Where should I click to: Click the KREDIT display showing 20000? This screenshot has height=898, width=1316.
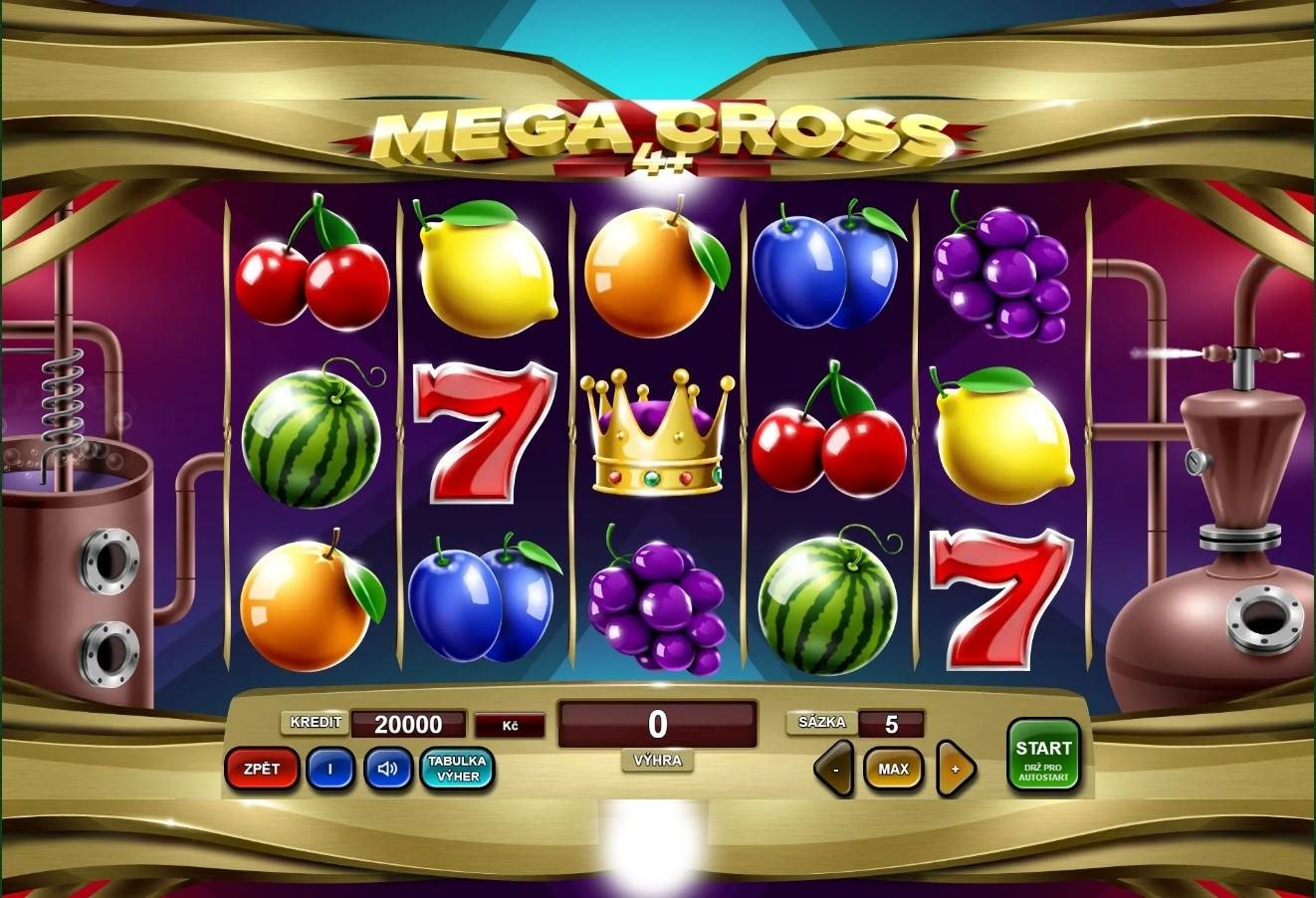coord(409,724)
